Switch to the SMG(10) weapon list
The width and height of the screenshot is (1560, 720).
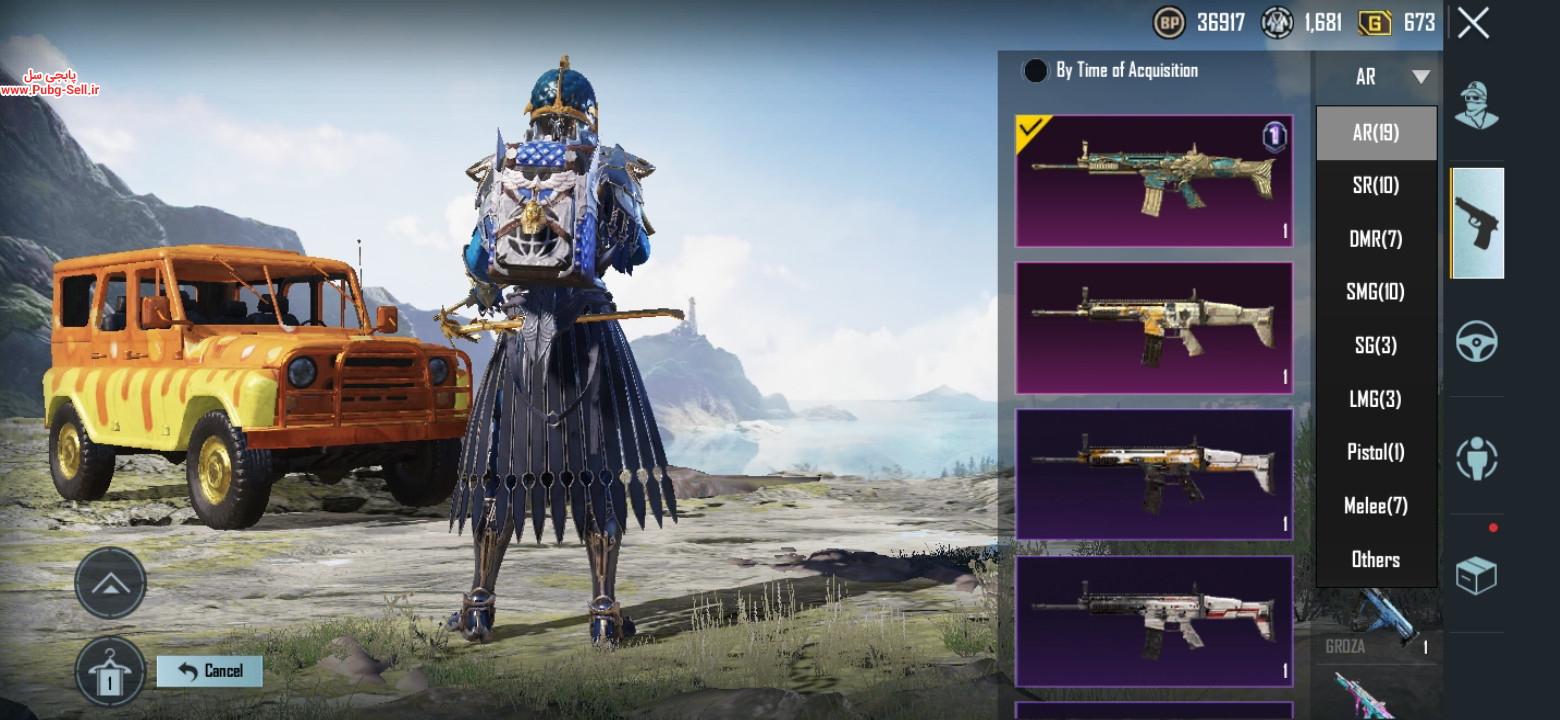click(x=1376, y=292)
